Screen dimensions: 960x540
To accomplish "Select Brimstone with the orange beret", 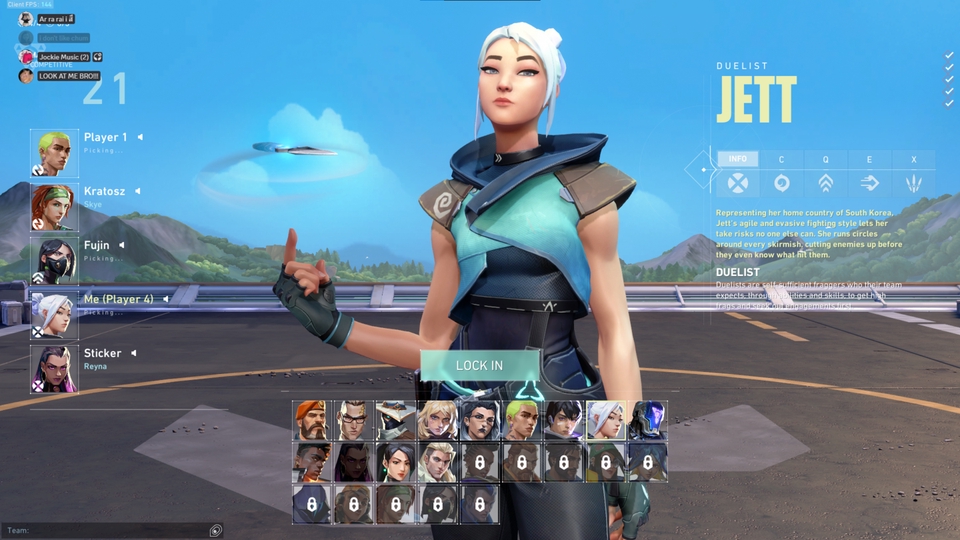I will point(310,421).
